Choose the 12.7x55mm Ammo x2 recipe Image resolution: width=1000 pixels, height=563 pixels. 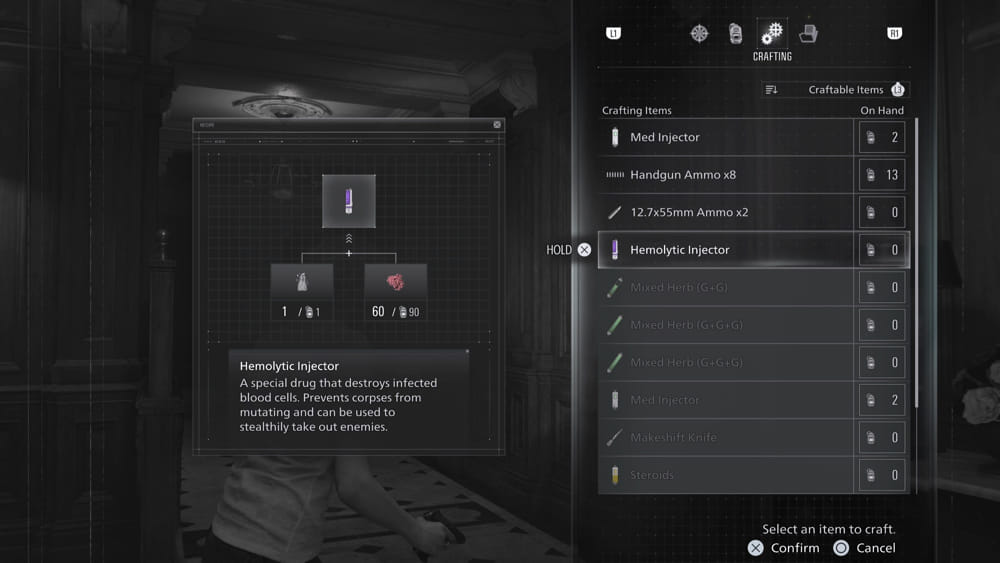(726, 212)
